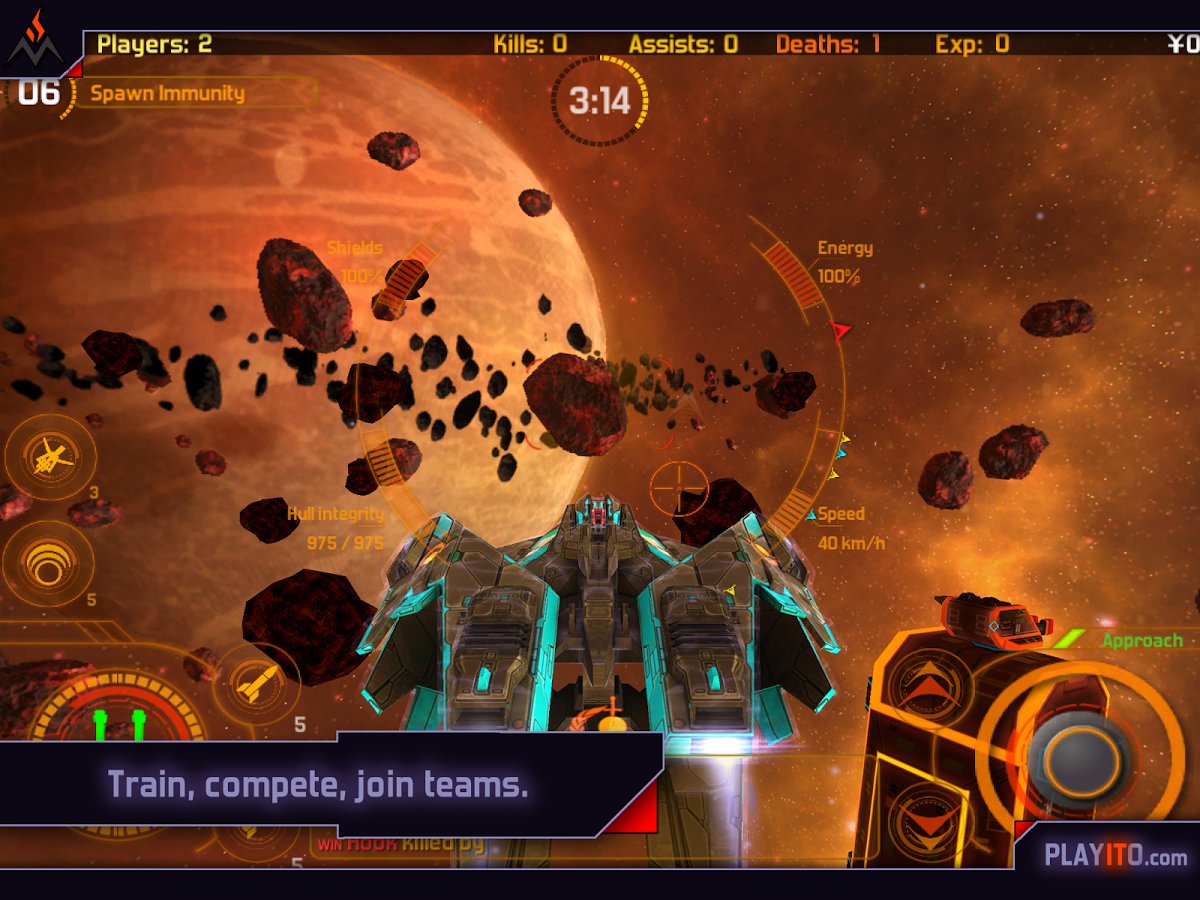Trigger the shockwave rings ability
1200x900 pixels.
(49, 563)
